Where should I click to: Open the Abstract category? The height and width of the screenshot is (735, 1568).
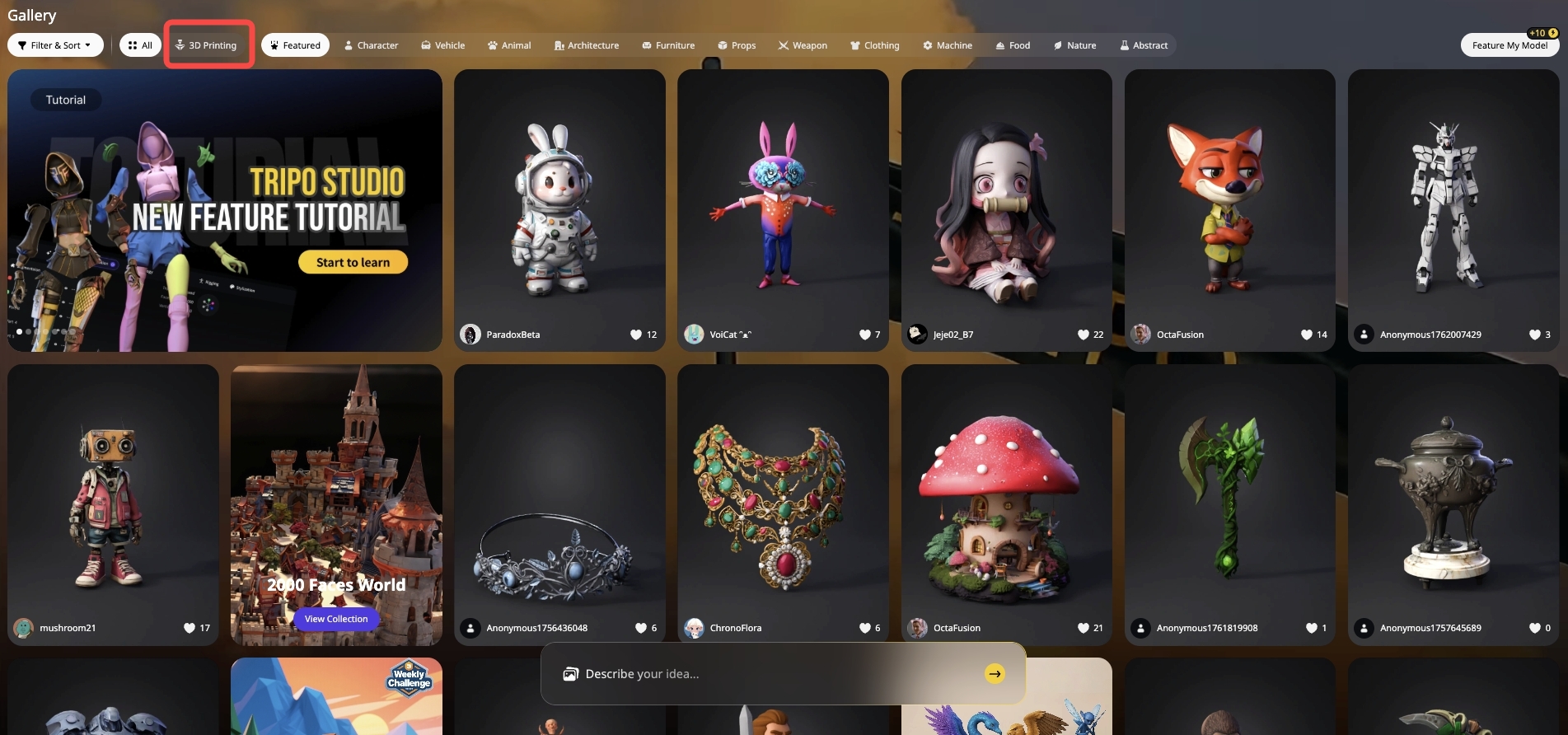coord(1144,45)
